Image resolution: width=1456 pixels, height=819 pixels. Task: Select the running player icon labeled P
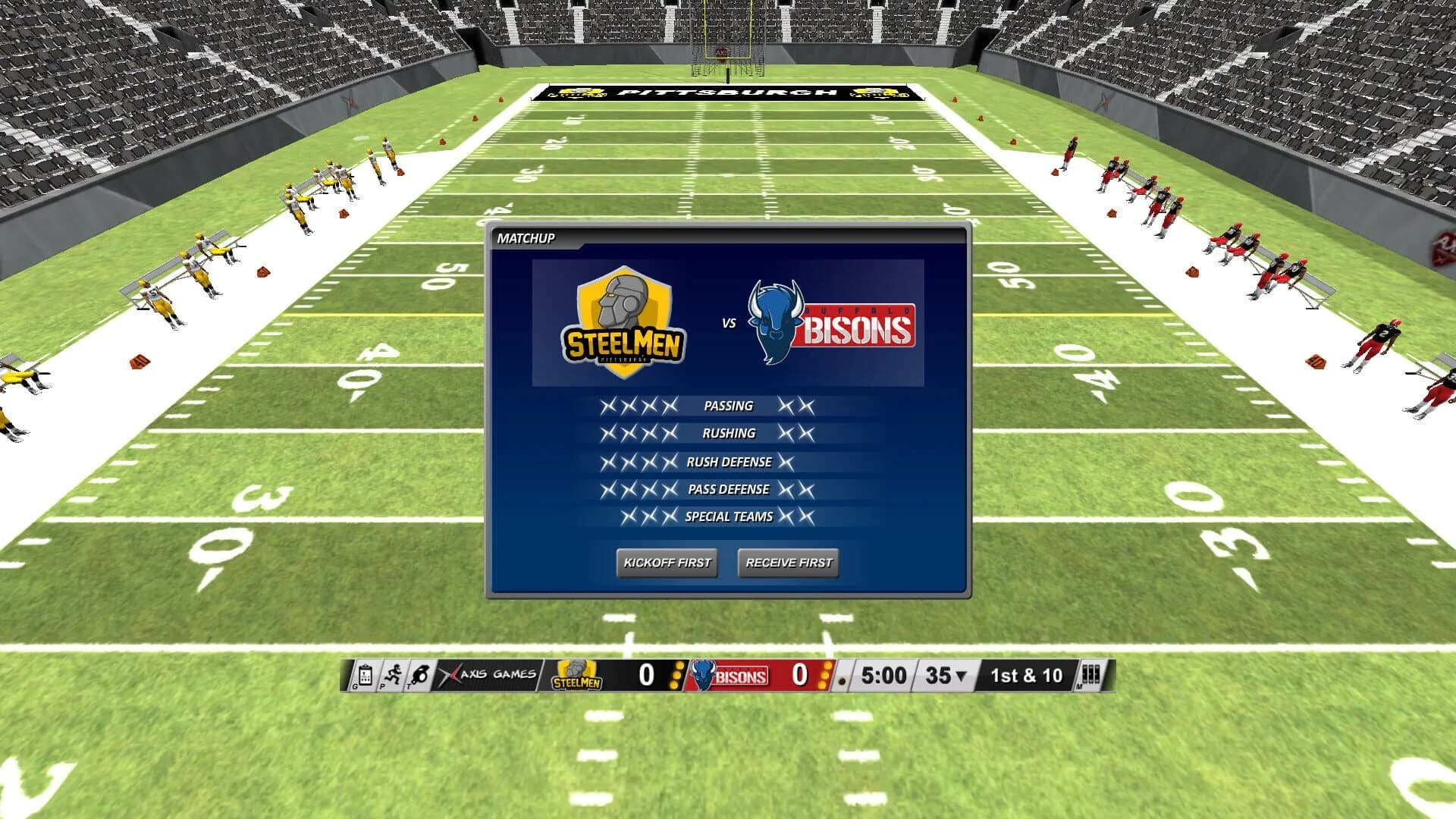pos(393,676)
